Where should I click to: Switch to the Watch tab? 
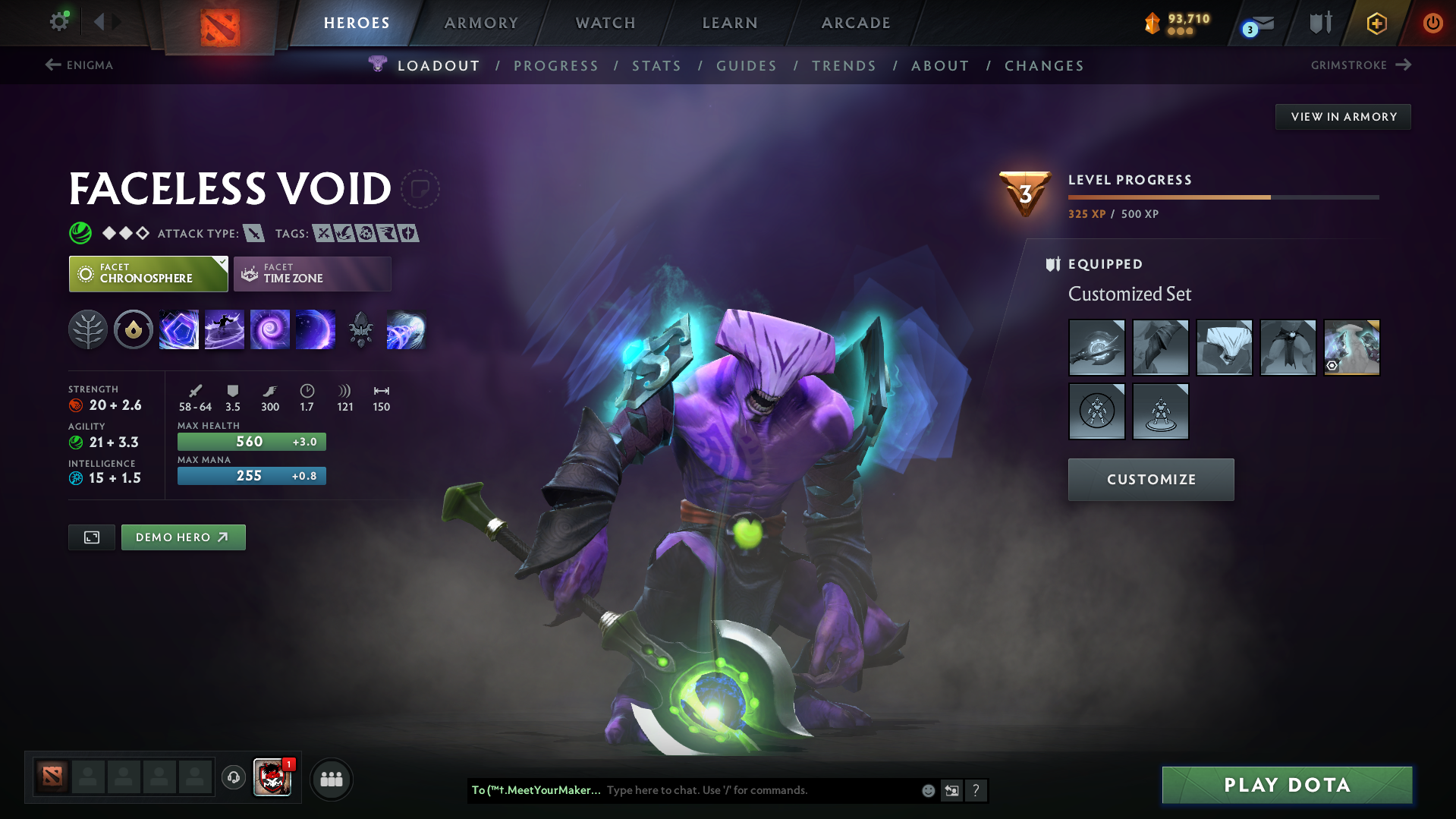[x=605, y=23]
